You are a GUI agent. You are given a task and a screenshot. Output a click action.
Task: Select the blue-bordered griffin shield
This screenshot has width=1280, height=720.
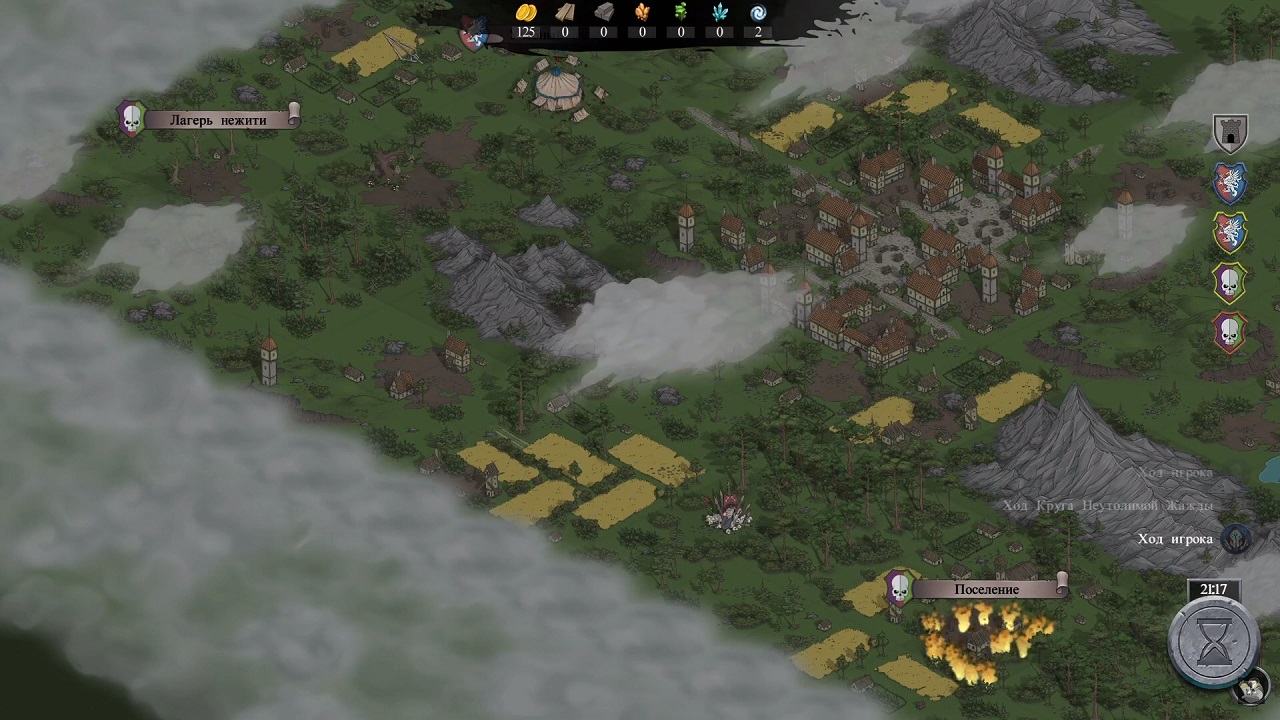(1230, 183)
